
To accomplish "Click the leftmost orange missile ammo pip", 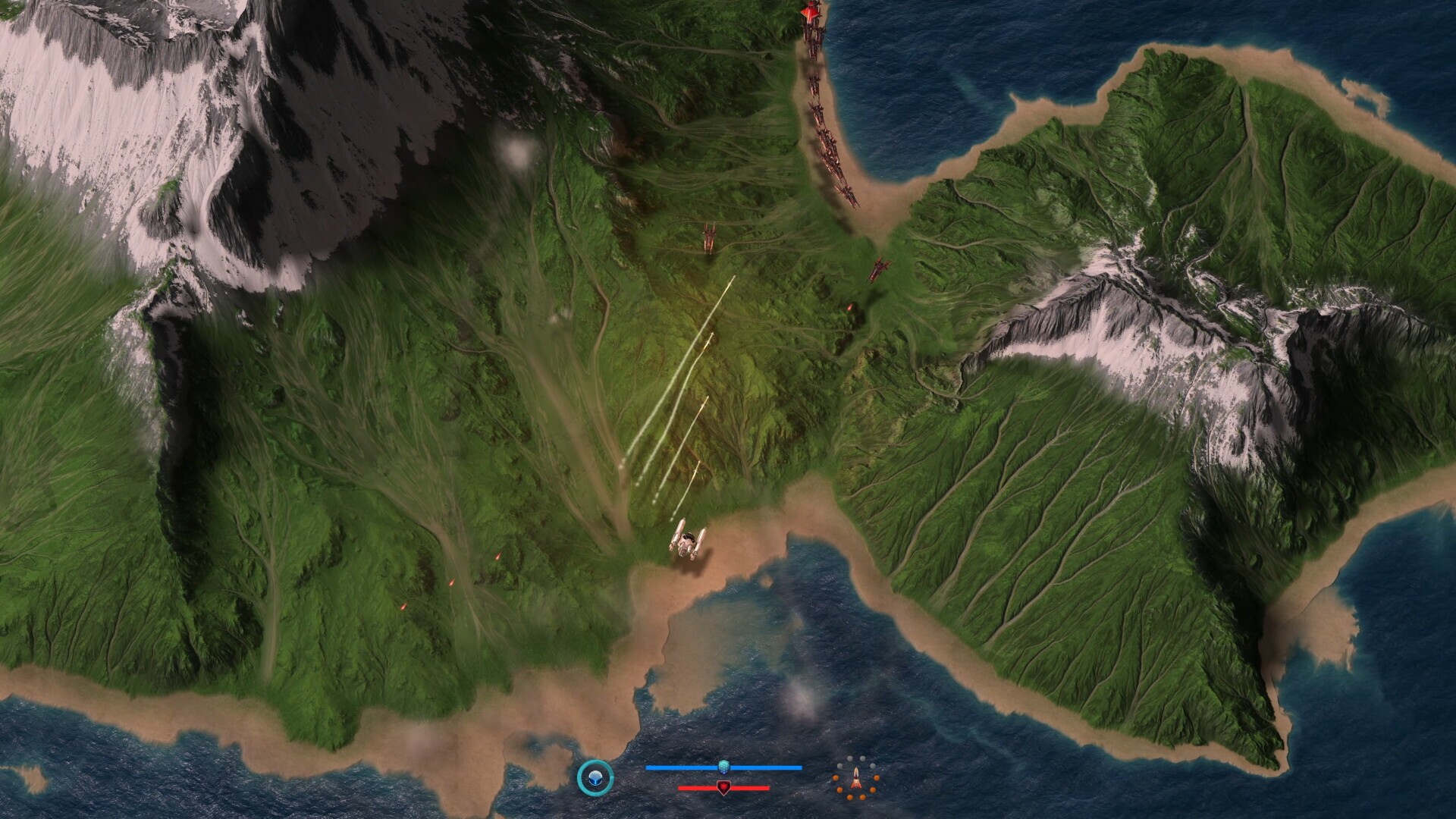I will [x=836, y=778].
